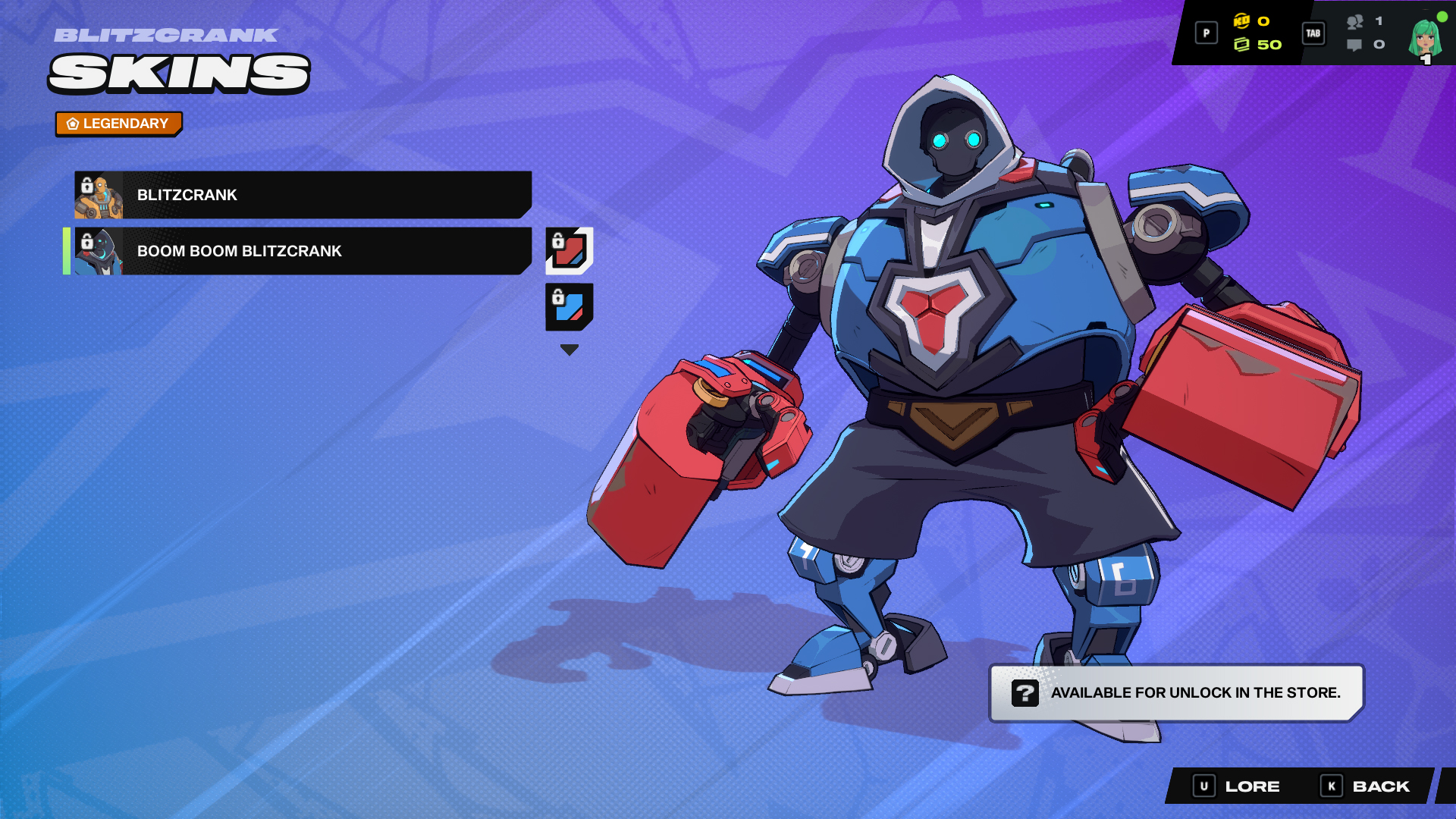Image resolution: width=1456 pixels, height=819 pixels.
Task: Click the lock on the blue chroma swatch
Action: click(x=558, y=296)
